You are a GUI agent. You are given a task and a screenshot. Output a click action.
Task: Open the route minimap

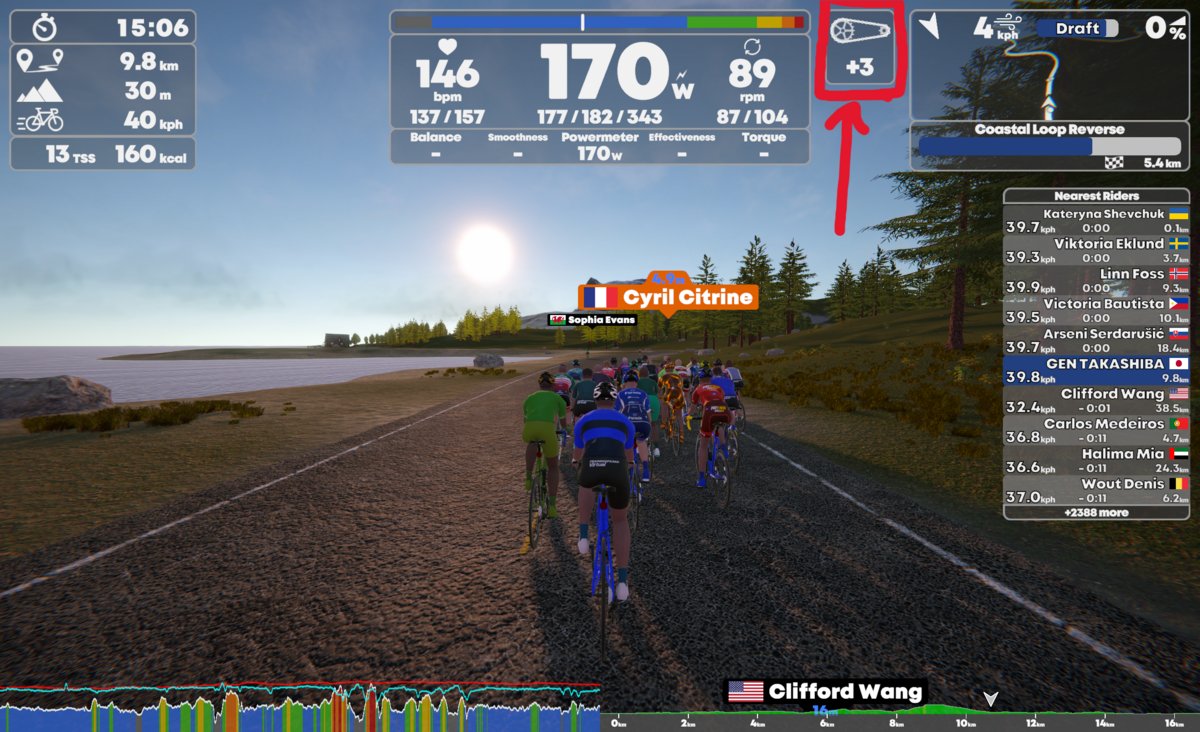pos(1050,65)
